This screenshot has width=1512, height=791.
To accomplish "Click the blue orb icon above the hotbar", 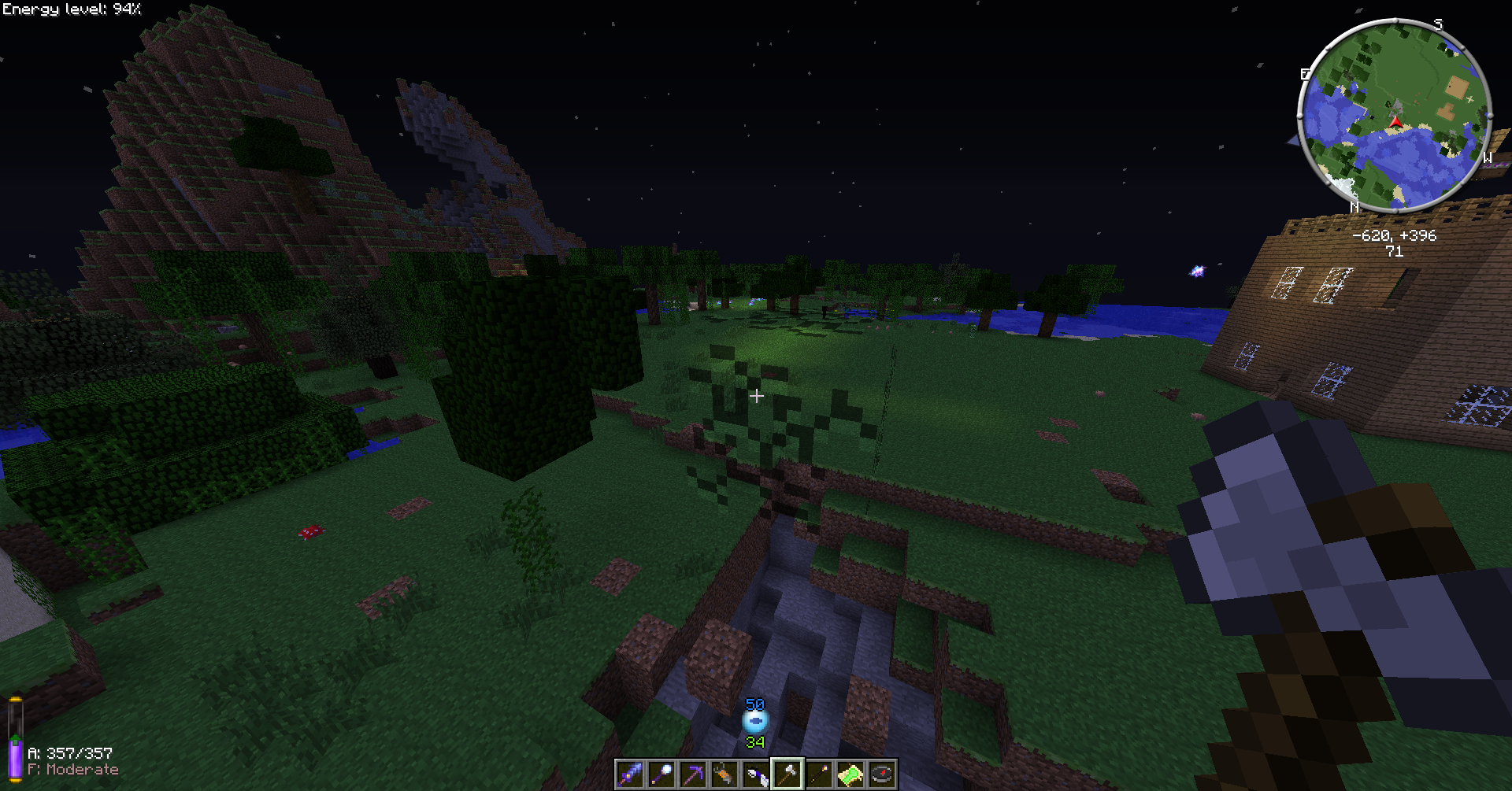I will pyautogui.click(x=755, y=721).
